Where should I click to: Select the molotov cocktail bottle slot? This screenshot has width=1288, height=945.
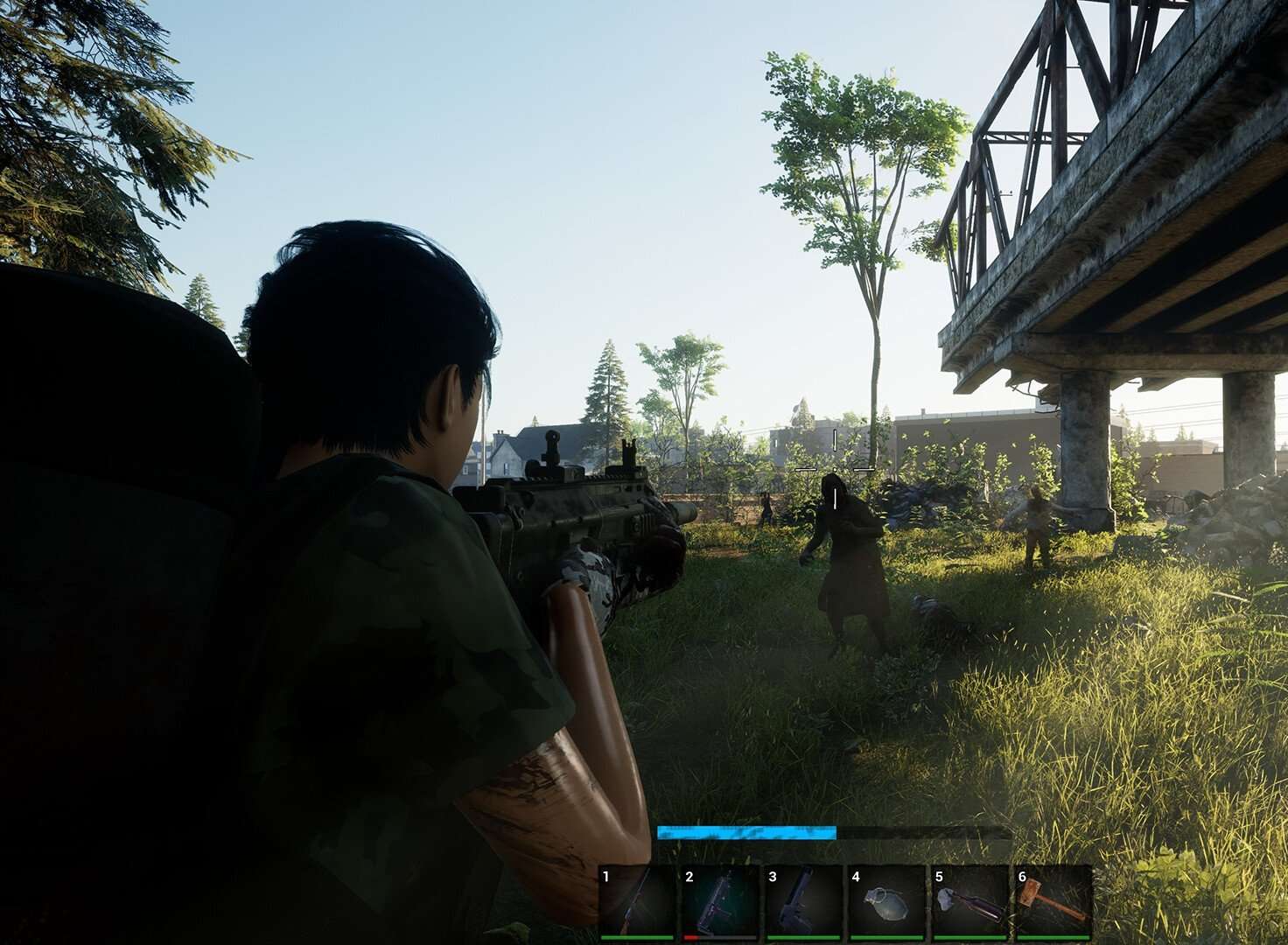pos(969,901)
